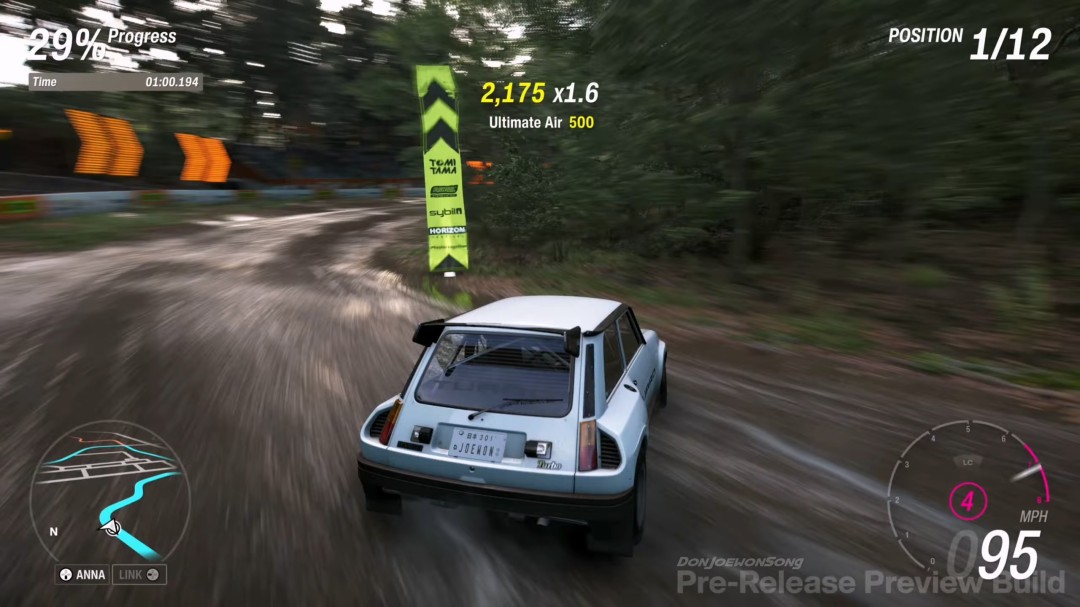
Task: Select the LINK chat button
Action: point(140,575)
